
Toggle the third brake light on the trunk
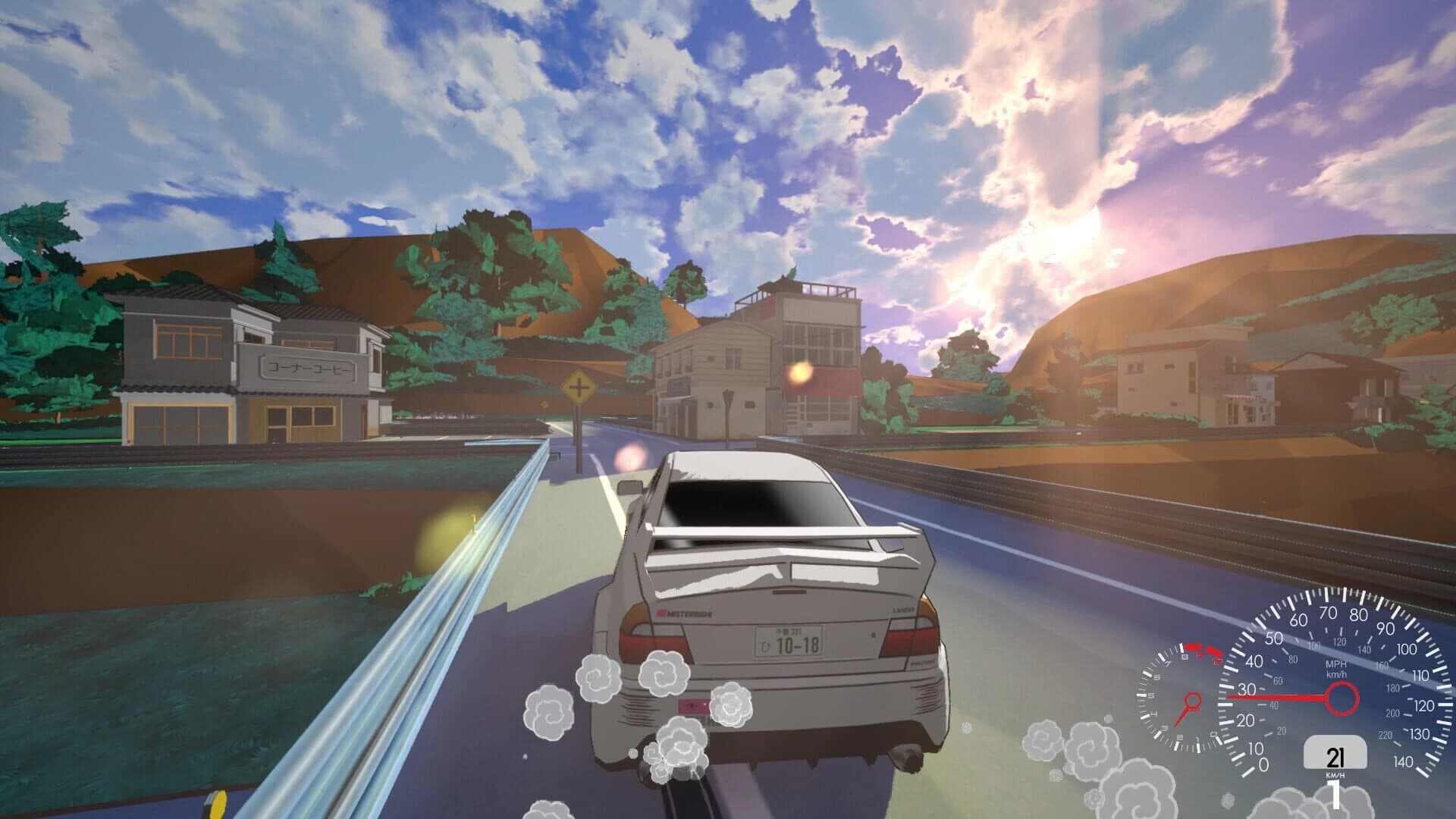788,592
